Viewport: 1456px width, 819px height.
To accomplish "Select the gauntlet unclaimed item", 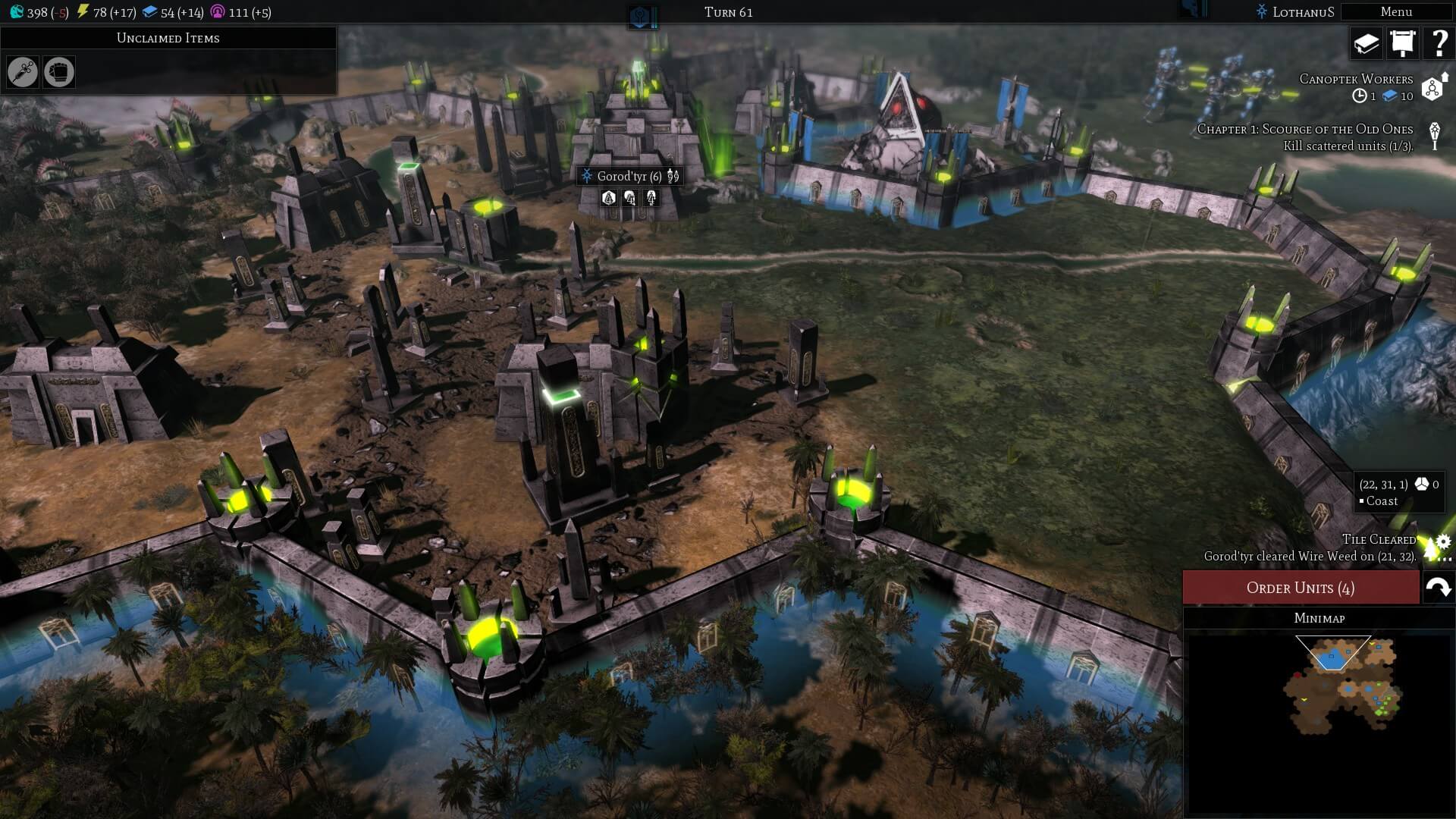I will pyautogui.click(x=59, y=72).
